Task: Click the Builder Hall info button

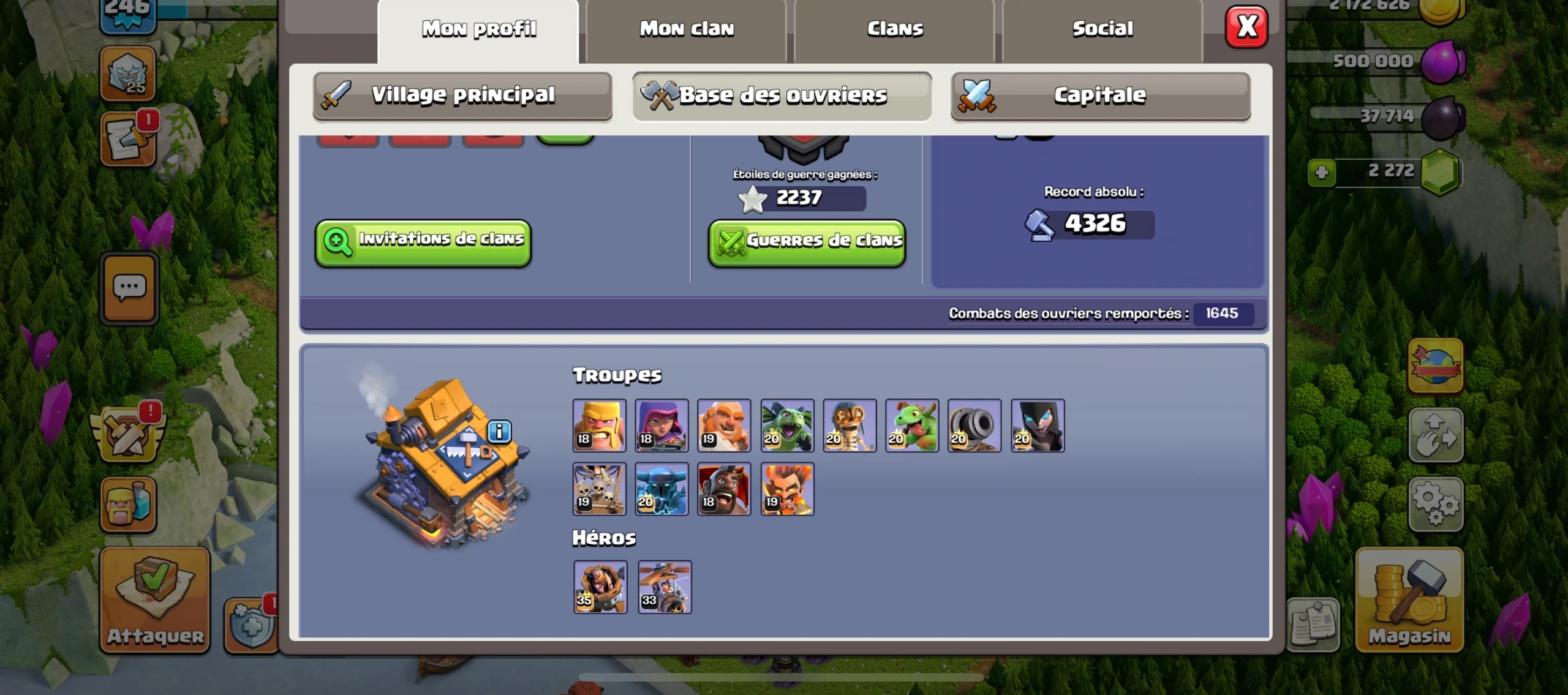Action: click(499, 432)
